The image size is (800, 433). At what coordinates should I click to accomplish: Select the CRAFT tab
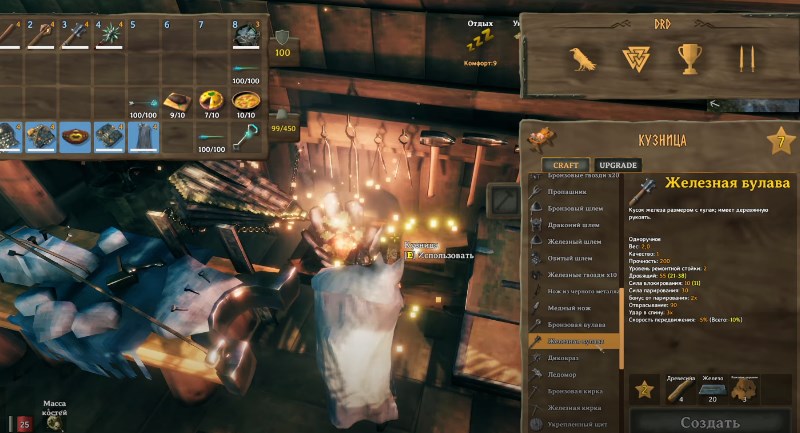click(566, 165)
